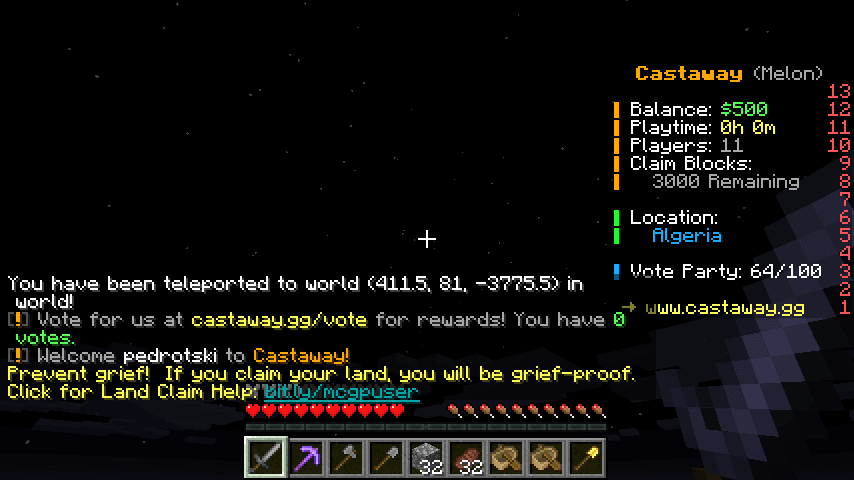Select the cobblestone stack of 32
This screenshot has width=854, height=480.
[426, 459]
